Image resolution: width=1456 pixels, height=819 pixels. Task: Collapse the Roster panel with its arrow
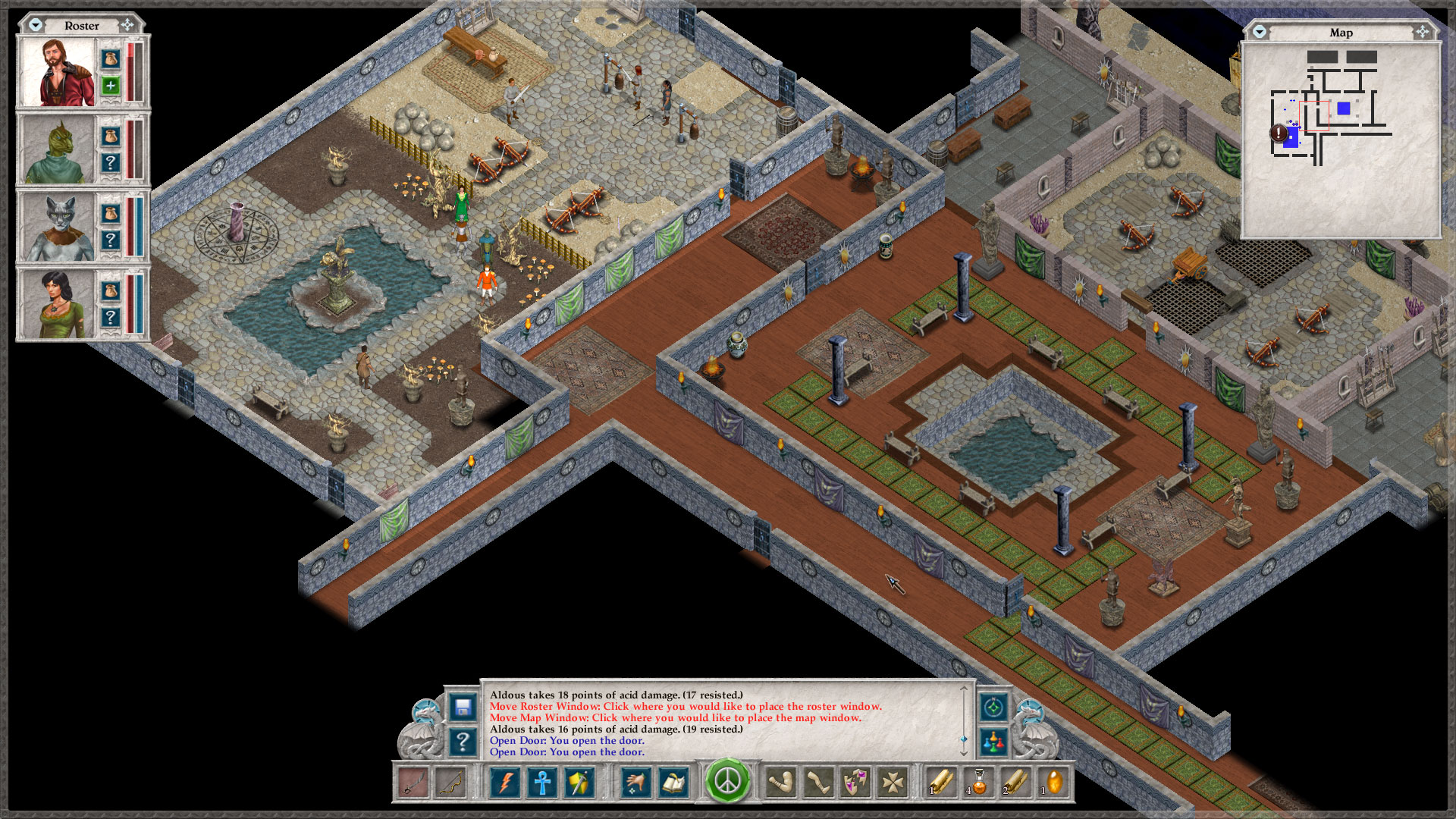[x=35, y=24]
